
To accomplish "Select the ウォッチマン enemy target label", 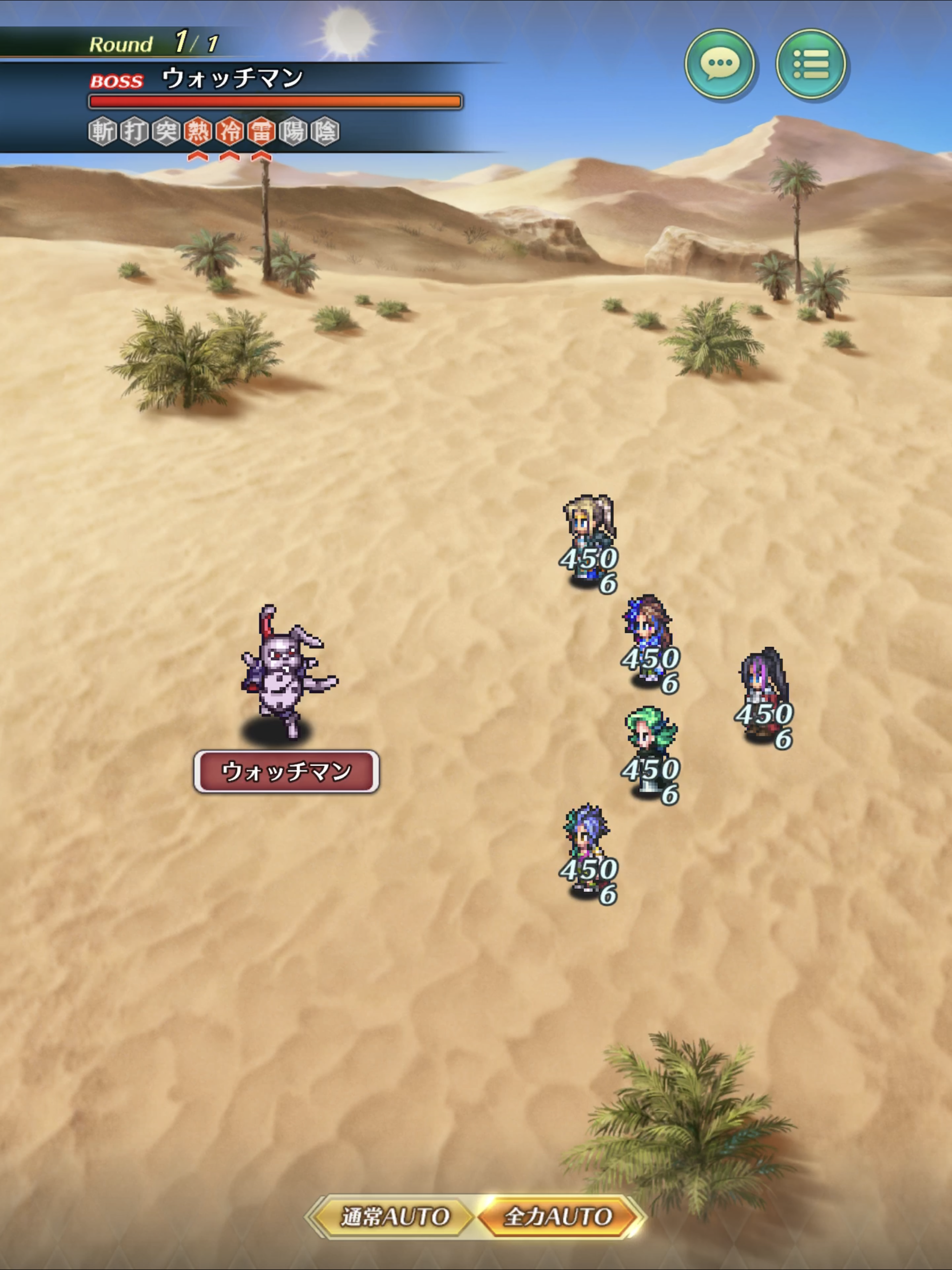I will (x=286, y=771).
